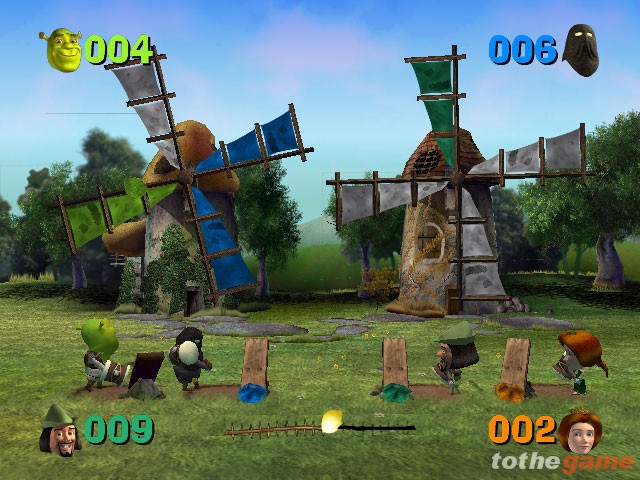Click Shrek's player portrait icon
This screenshot has height=480, width=640.
(x=61, y=49)
